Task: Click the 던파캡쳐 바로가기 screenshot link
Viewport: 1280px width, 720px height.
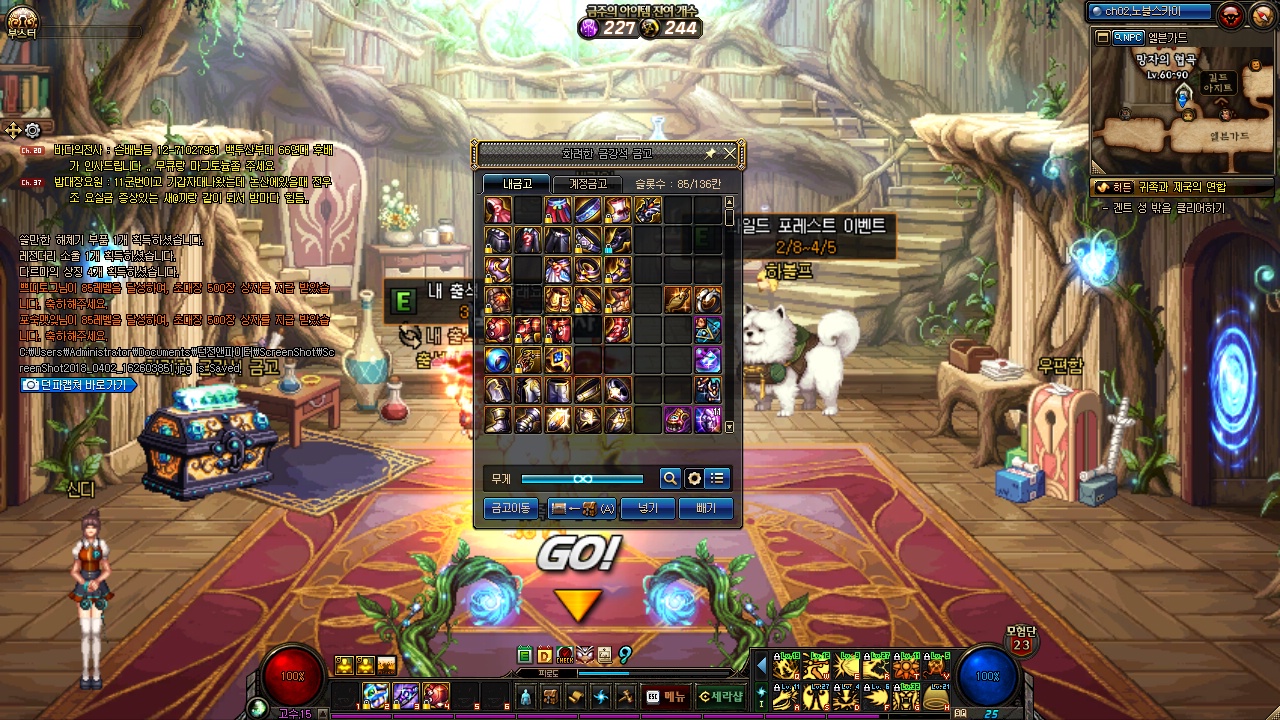Action: point(78,384)
